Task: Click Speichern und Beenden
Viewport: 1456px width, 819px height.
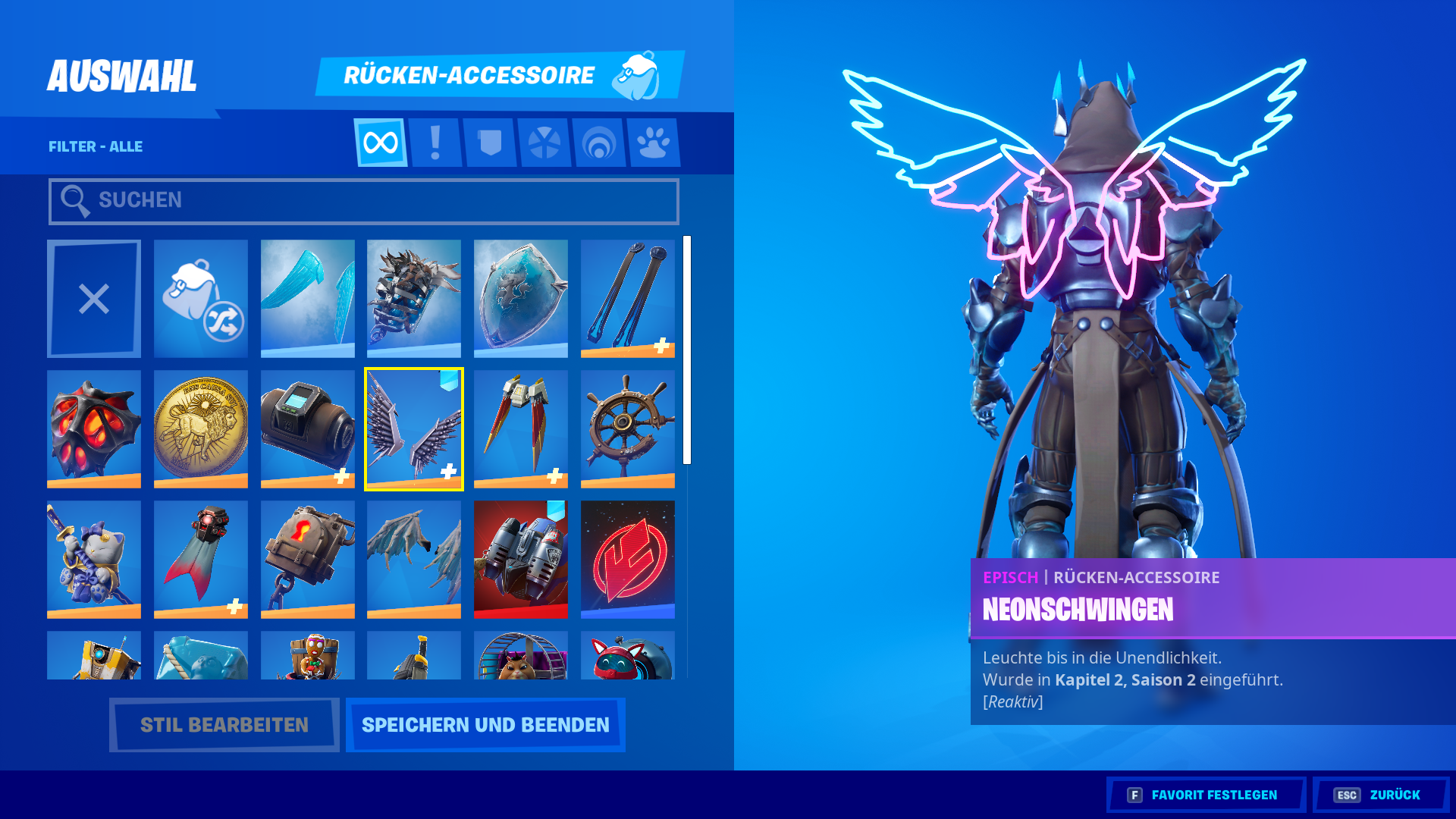Action: point(485,724)
